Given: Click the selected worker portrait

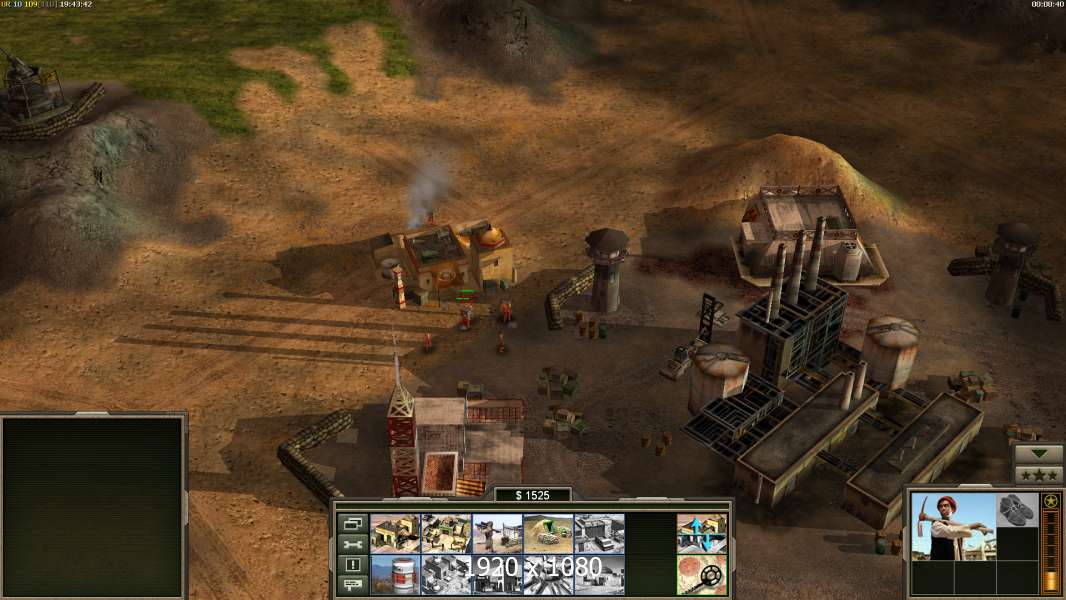Looking at the screenshot, I should [x=954, y=526].
